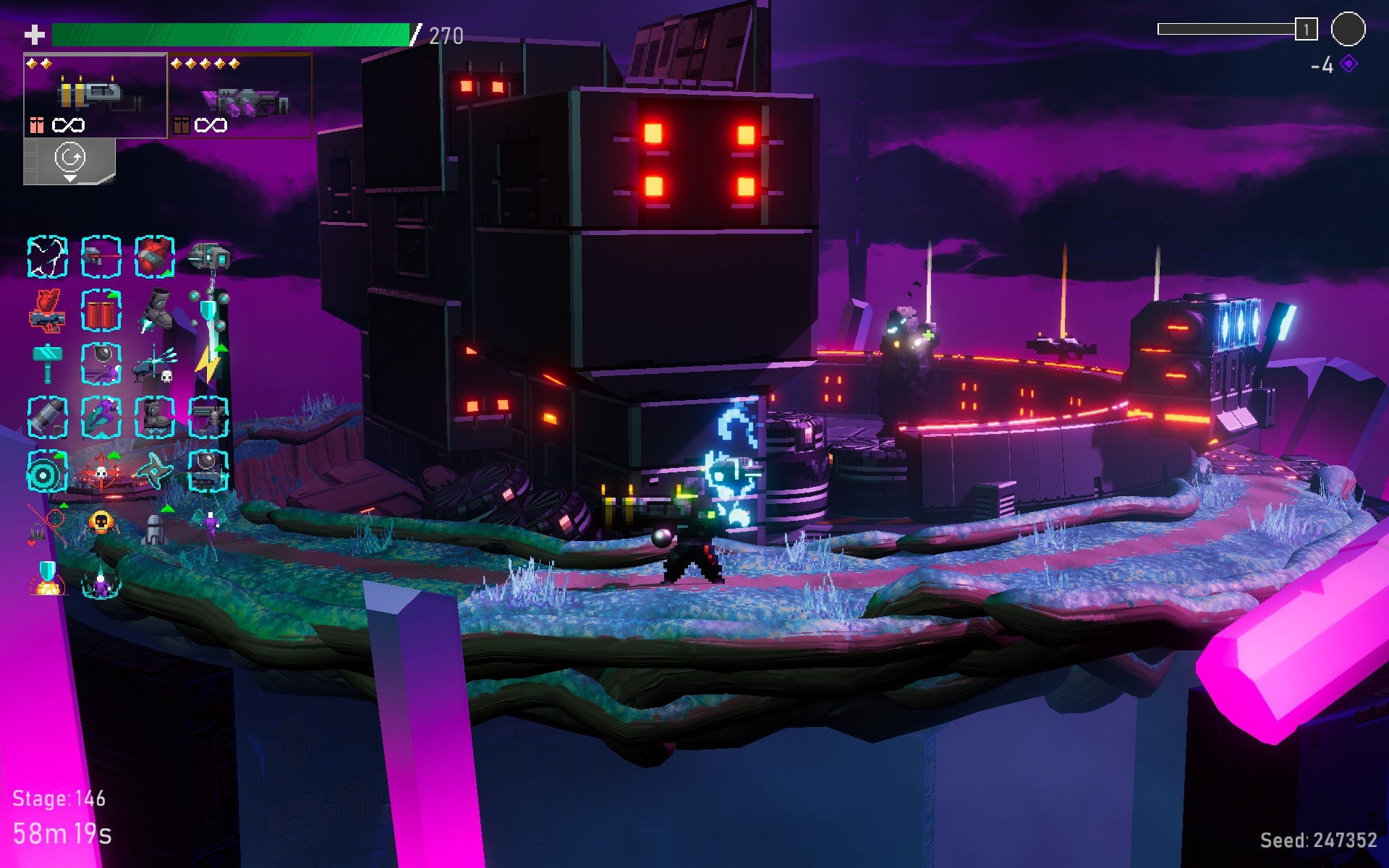Switch to the five-star purple crystal gun
Viewport: 1389px width, 868px height.
pyautogui.click(x=240, y=95)
